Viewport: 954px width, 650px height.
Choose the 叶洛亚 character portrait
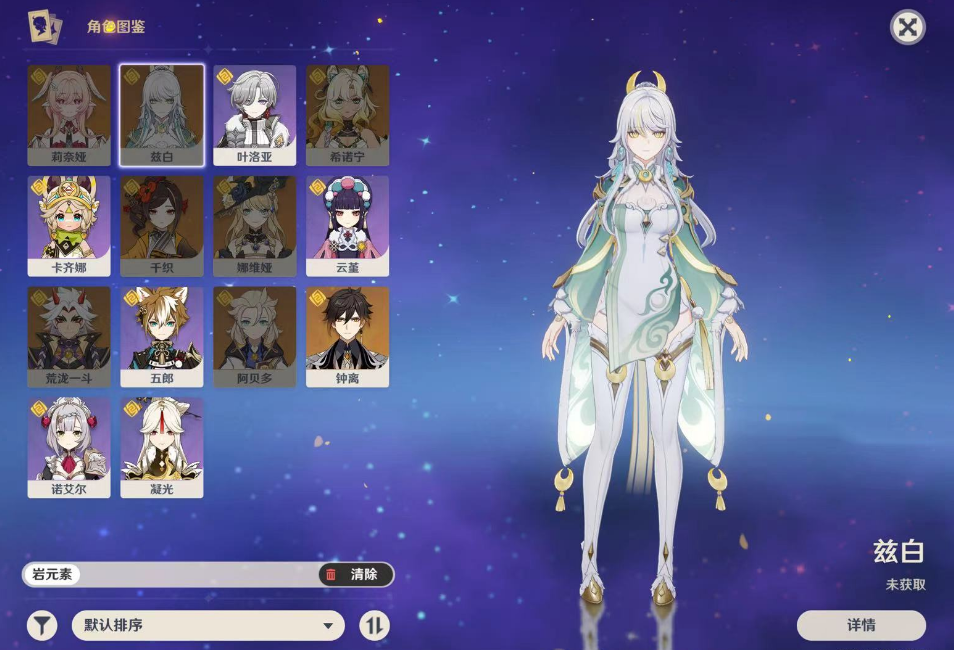[254, 115]
